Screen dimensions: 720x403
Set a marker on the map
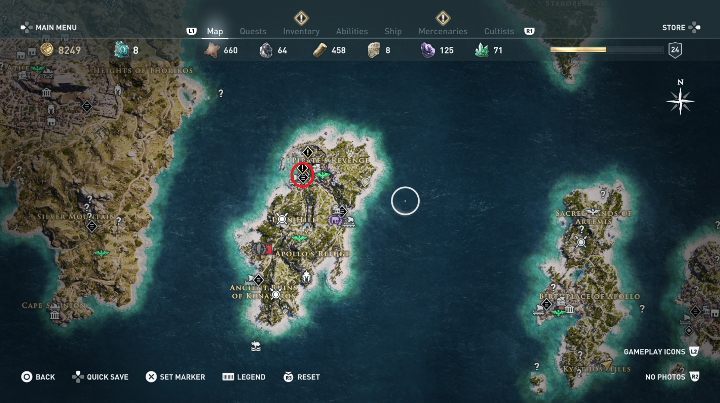(x=175, y=377)
